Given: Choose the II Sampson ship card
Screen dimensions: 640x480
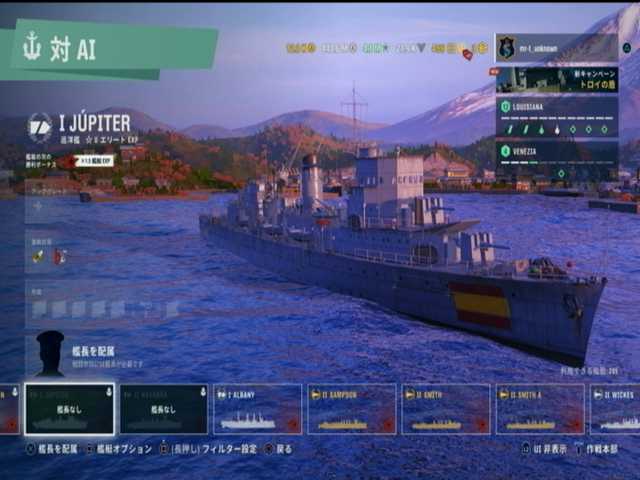Looking at the screenshot, I should coord(350,409).
